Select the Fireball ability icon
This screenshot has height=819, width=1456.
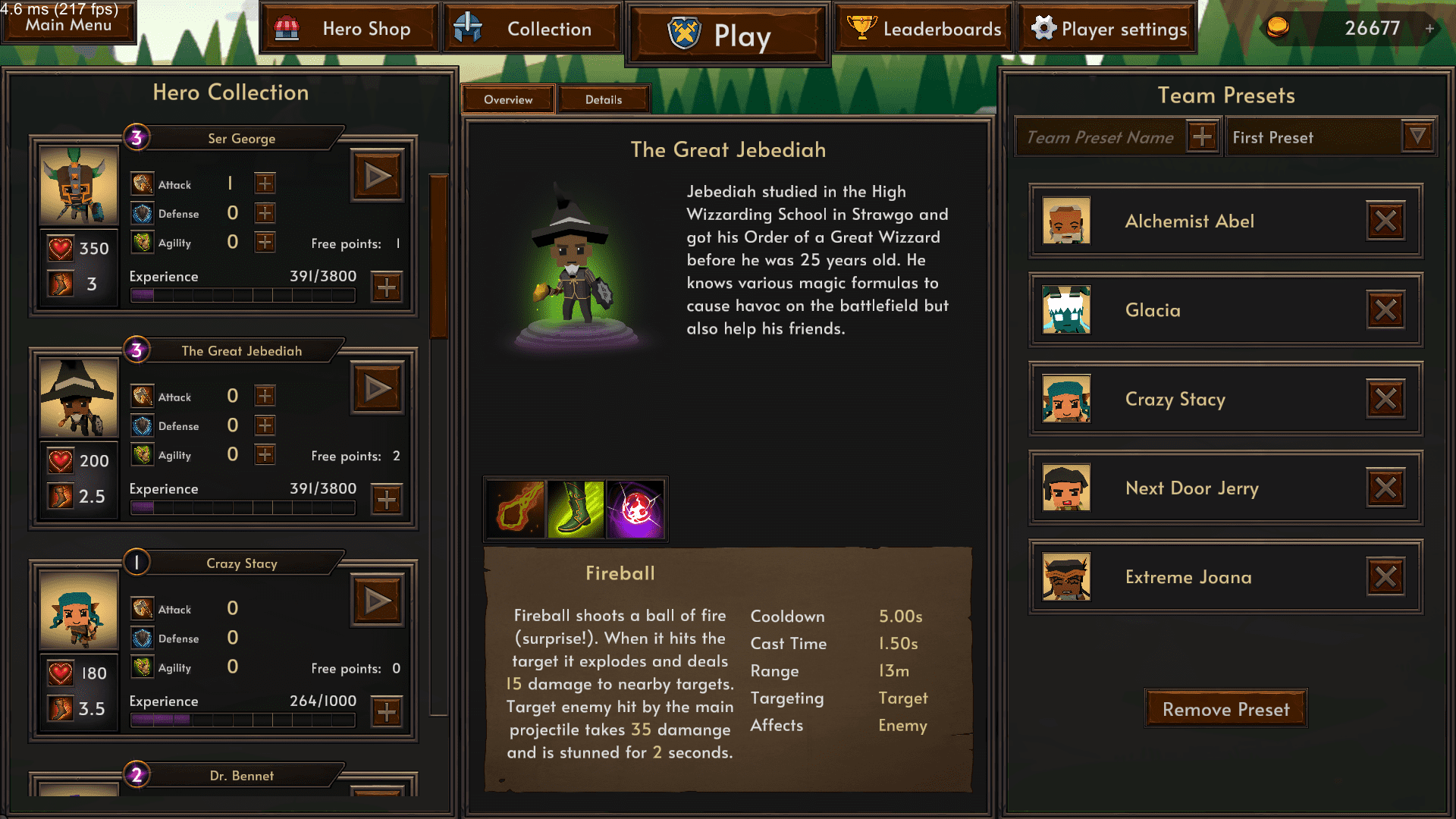coord(516,509)
